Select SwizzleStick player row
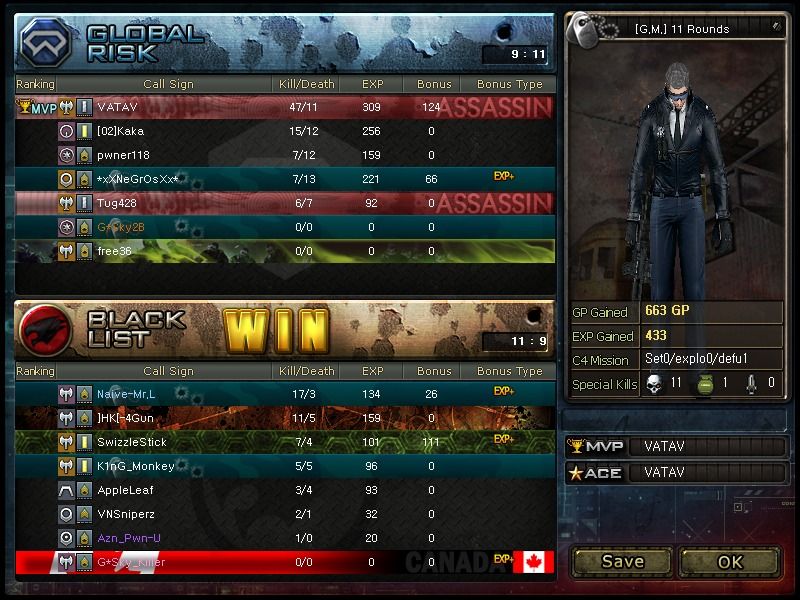 click(285, 441)
